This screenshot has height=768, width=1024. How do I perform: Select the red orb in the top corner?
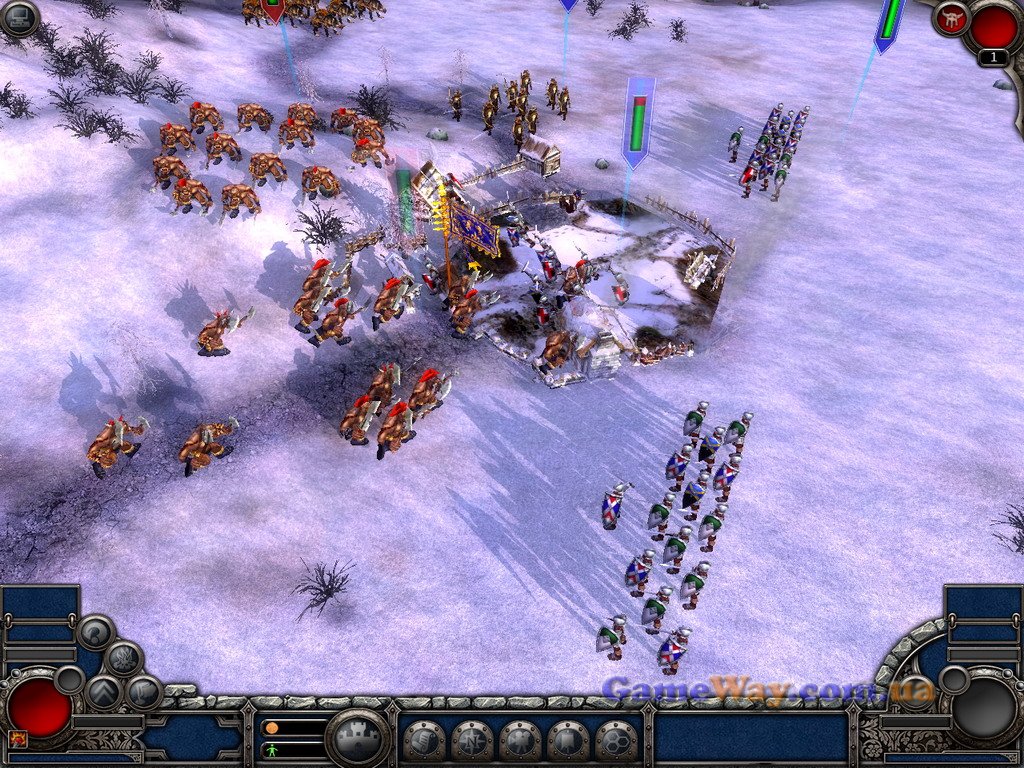click(x=992, y=26)
